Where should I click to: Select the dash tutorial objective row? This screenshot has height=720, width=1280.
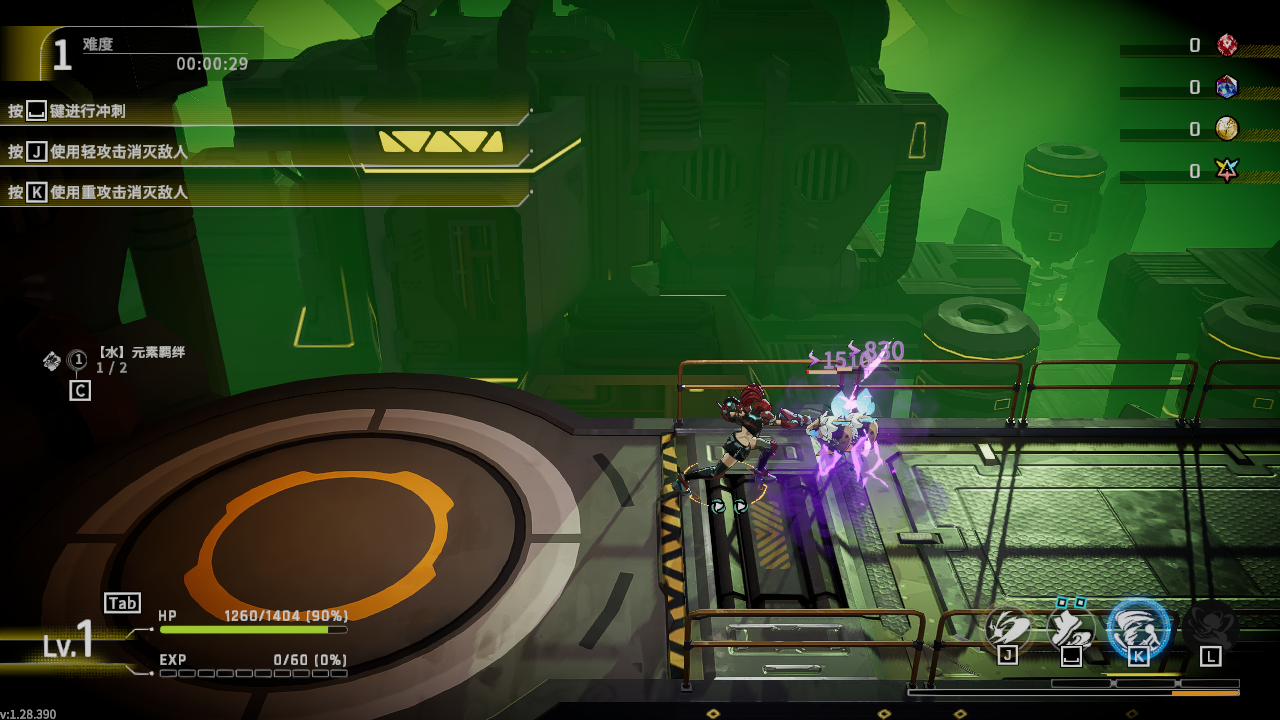pos(265,111)
